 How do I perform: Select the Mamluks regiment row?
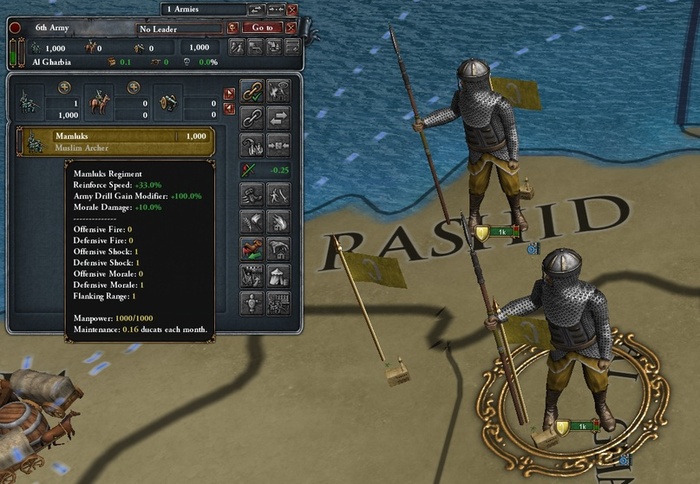coord(116,141)
